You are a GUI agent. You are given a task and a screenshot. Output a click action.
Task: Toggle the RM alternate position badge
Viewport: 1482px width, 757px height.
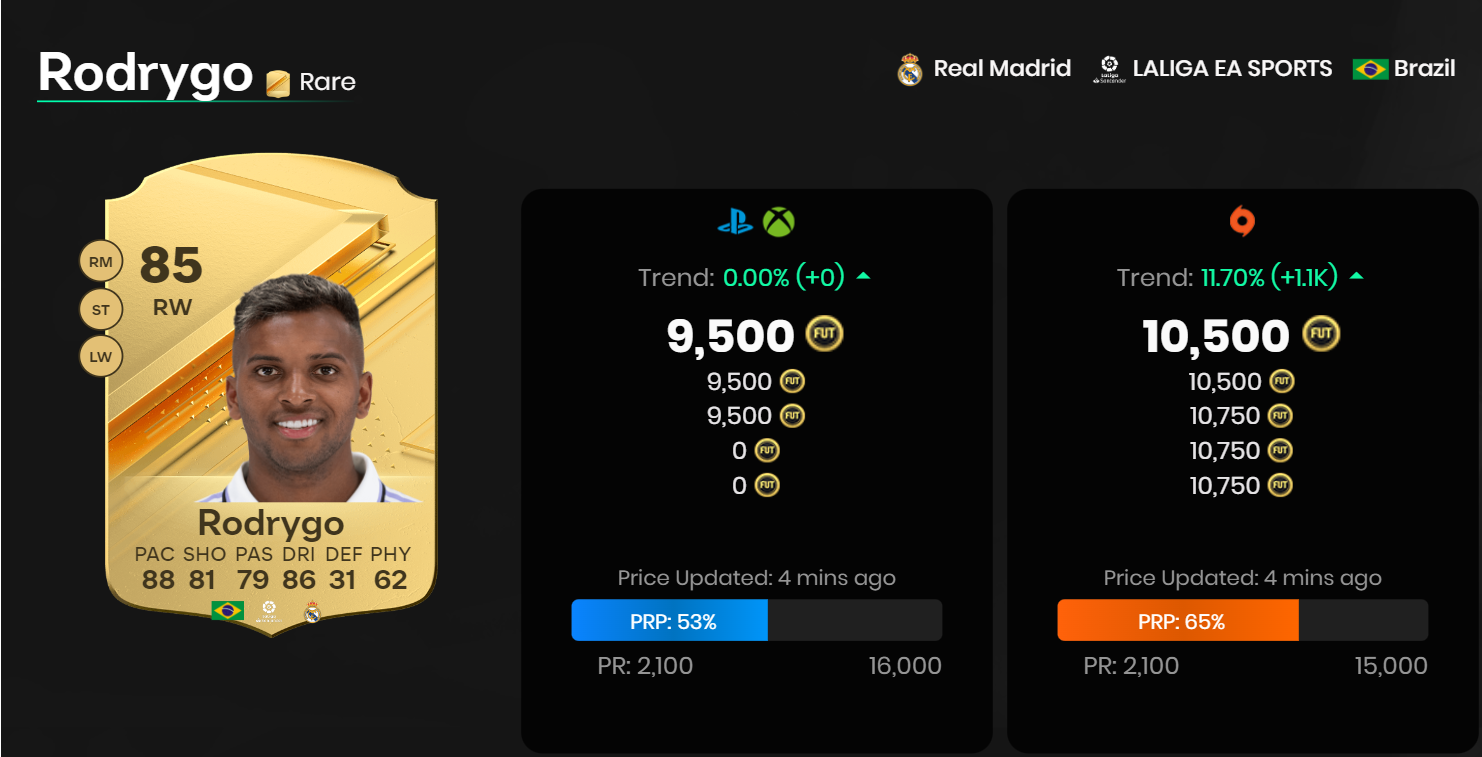coord(100,260)
